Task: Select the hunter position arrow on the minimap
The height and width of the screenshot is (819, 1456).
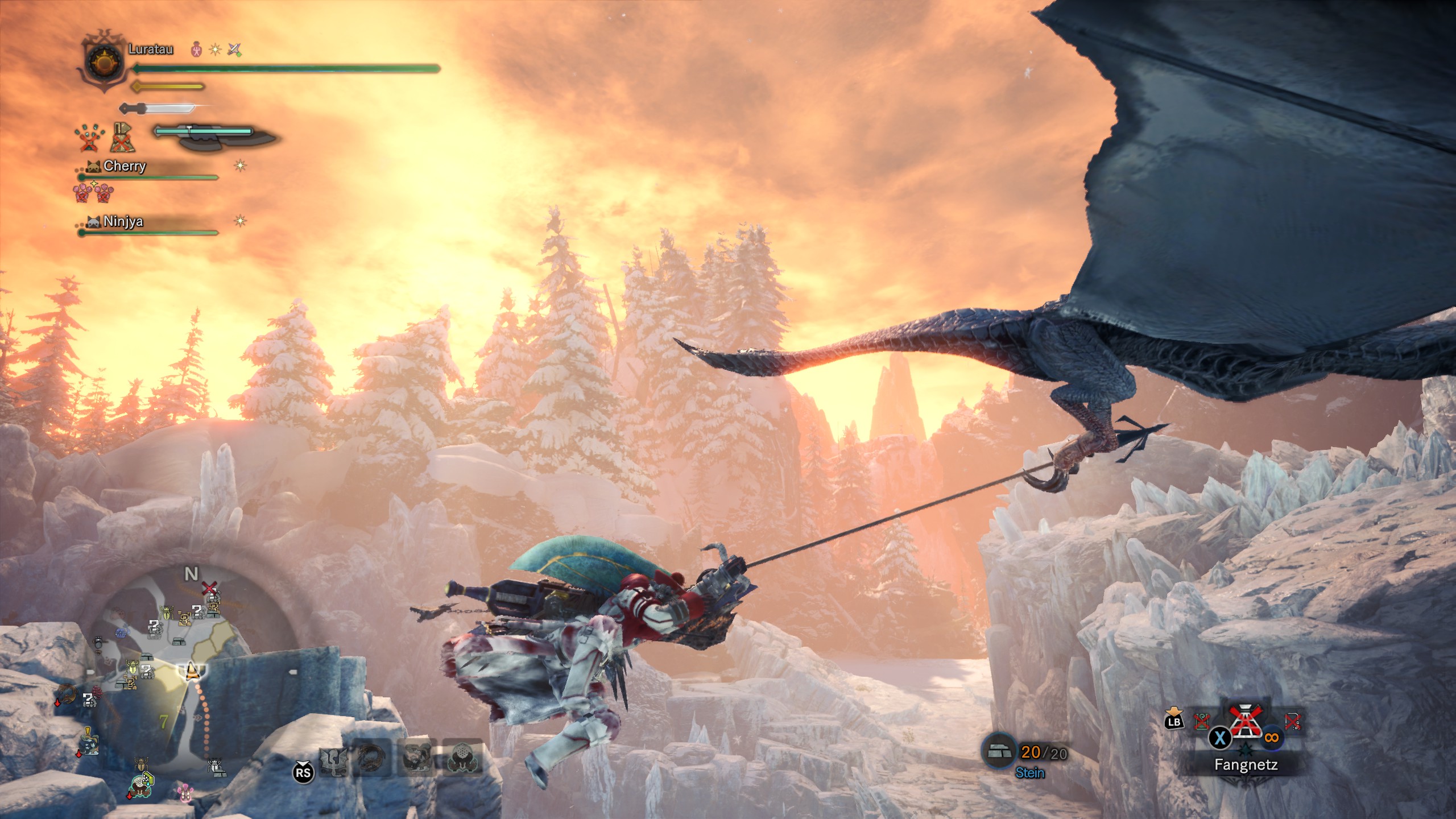Action: (192, 671)
